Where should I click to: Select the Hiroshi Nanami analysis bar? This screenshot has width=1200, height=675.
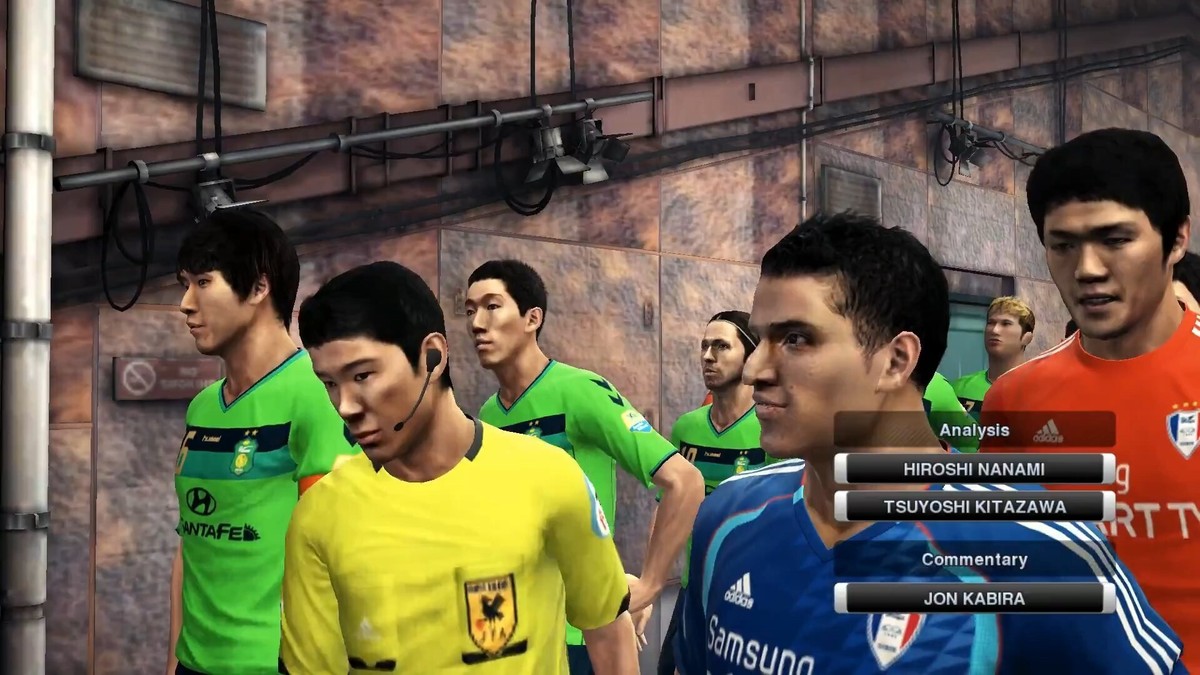point(974,468)
